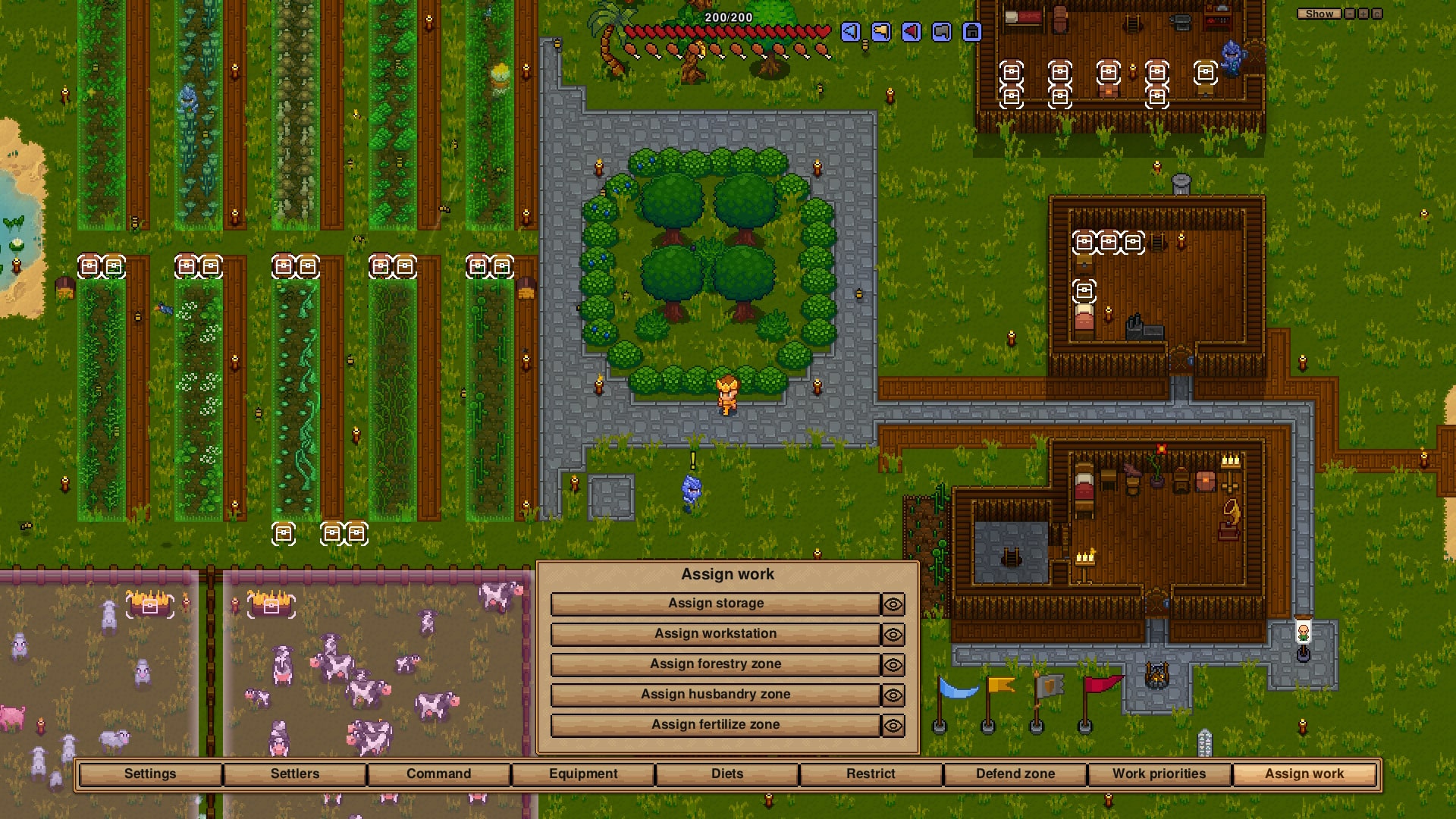Screen dimensions: 1456x819
Task: Click the Show button
Action: [1319, 14]
